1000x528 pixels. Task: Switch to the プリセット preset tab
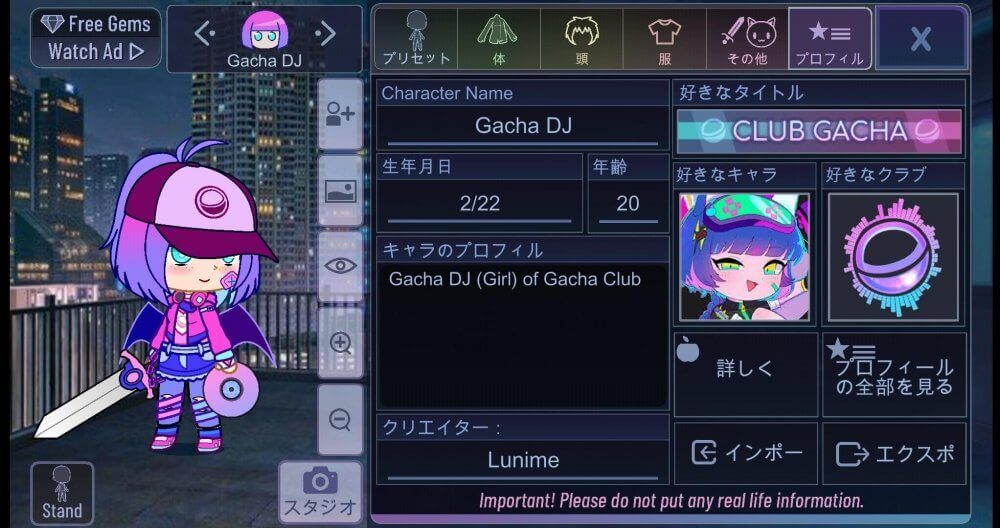click(x=416, y=39)
